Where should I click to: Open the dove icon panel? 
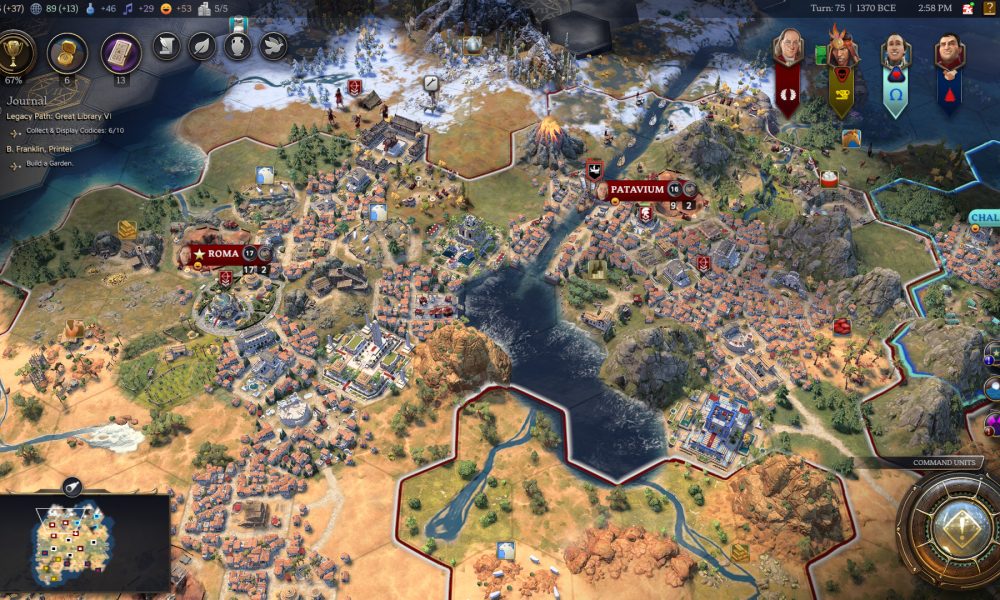tap(273, 46)
